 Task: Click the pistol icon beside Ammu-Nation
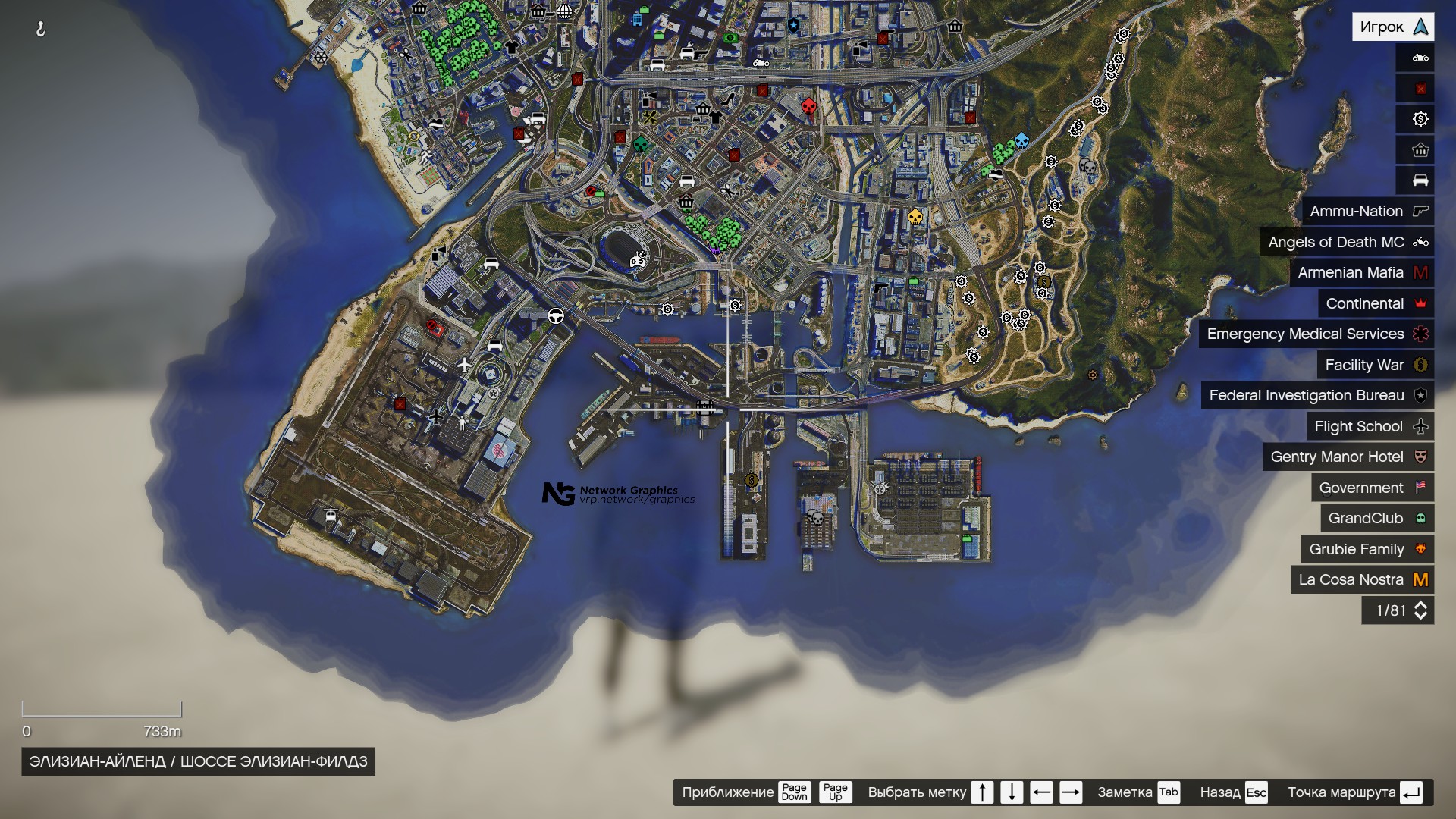pos(1420,212)
